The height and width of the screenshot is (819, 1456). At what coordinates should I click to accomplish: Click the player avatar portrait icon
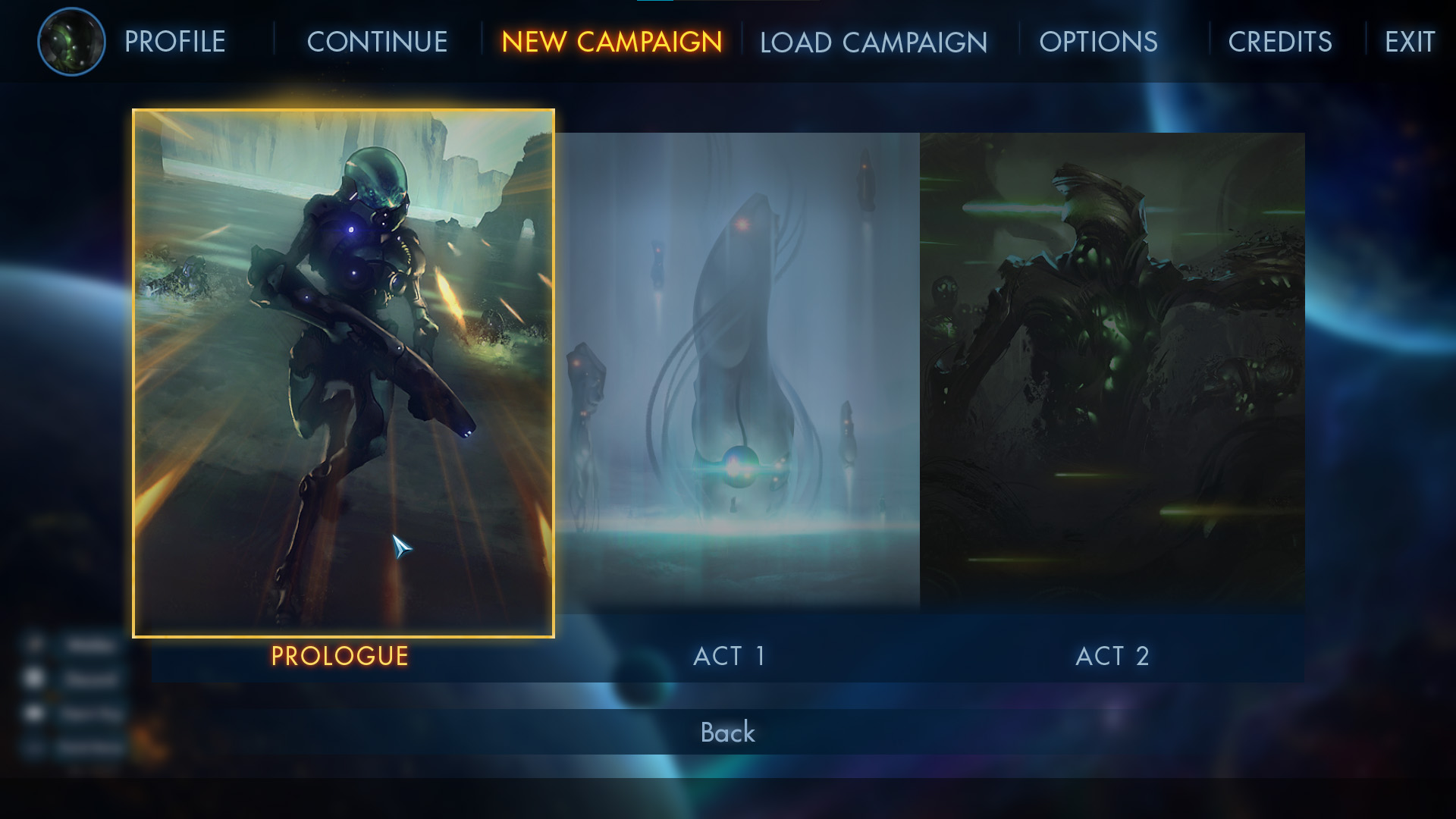point(72,41)
